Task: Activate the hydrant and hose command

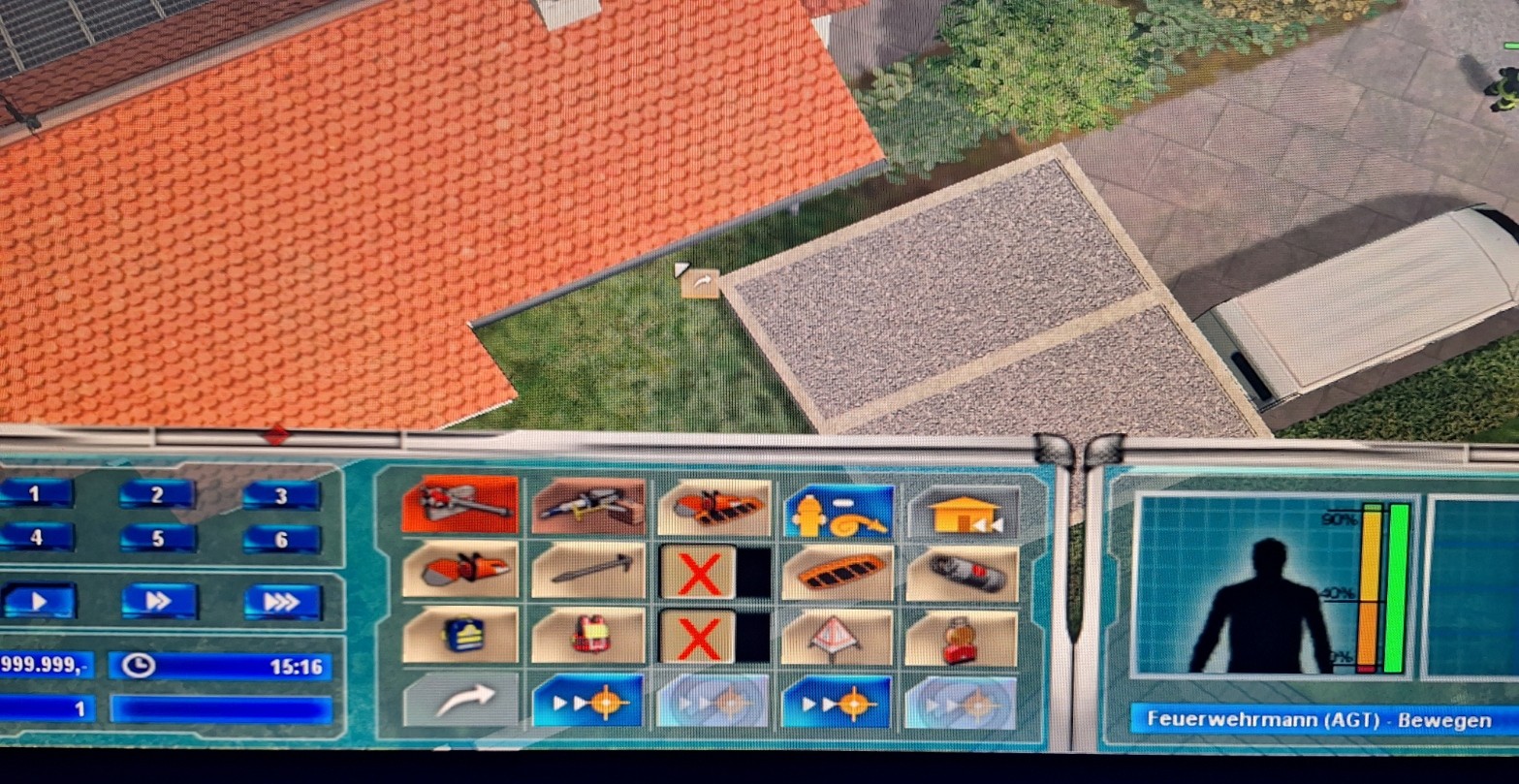Action: pyautogui.click(x=838, y=511)
